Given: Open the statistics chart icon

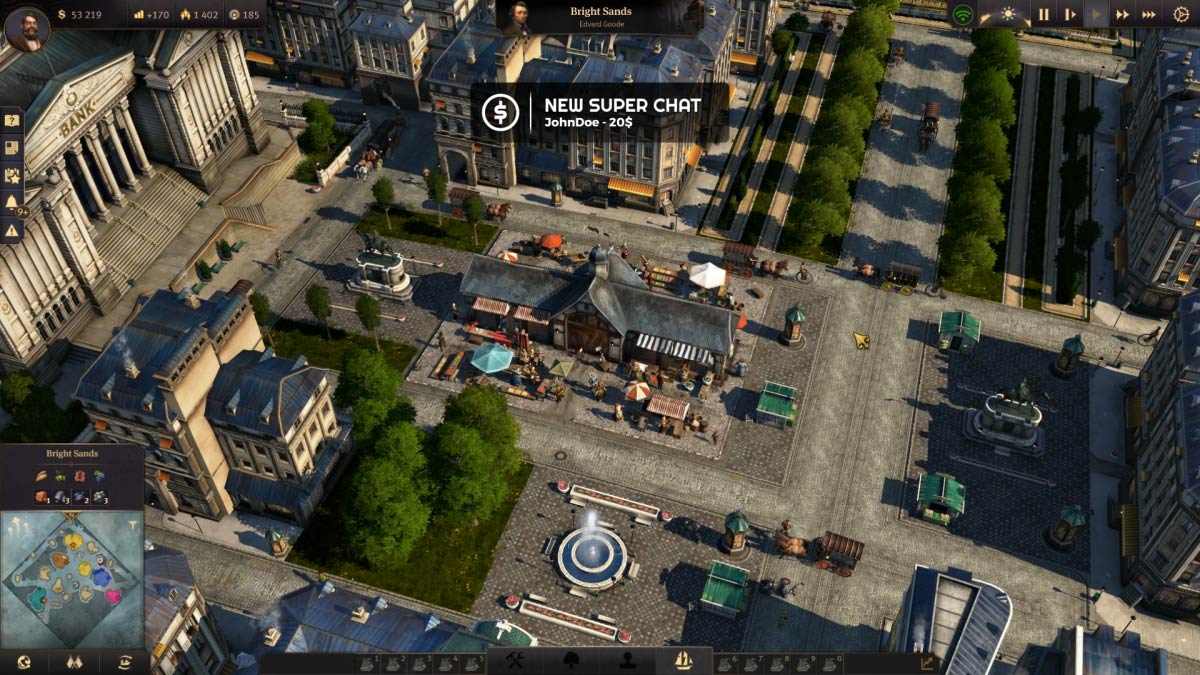Looking at the screenshot, I should [926, 662].
